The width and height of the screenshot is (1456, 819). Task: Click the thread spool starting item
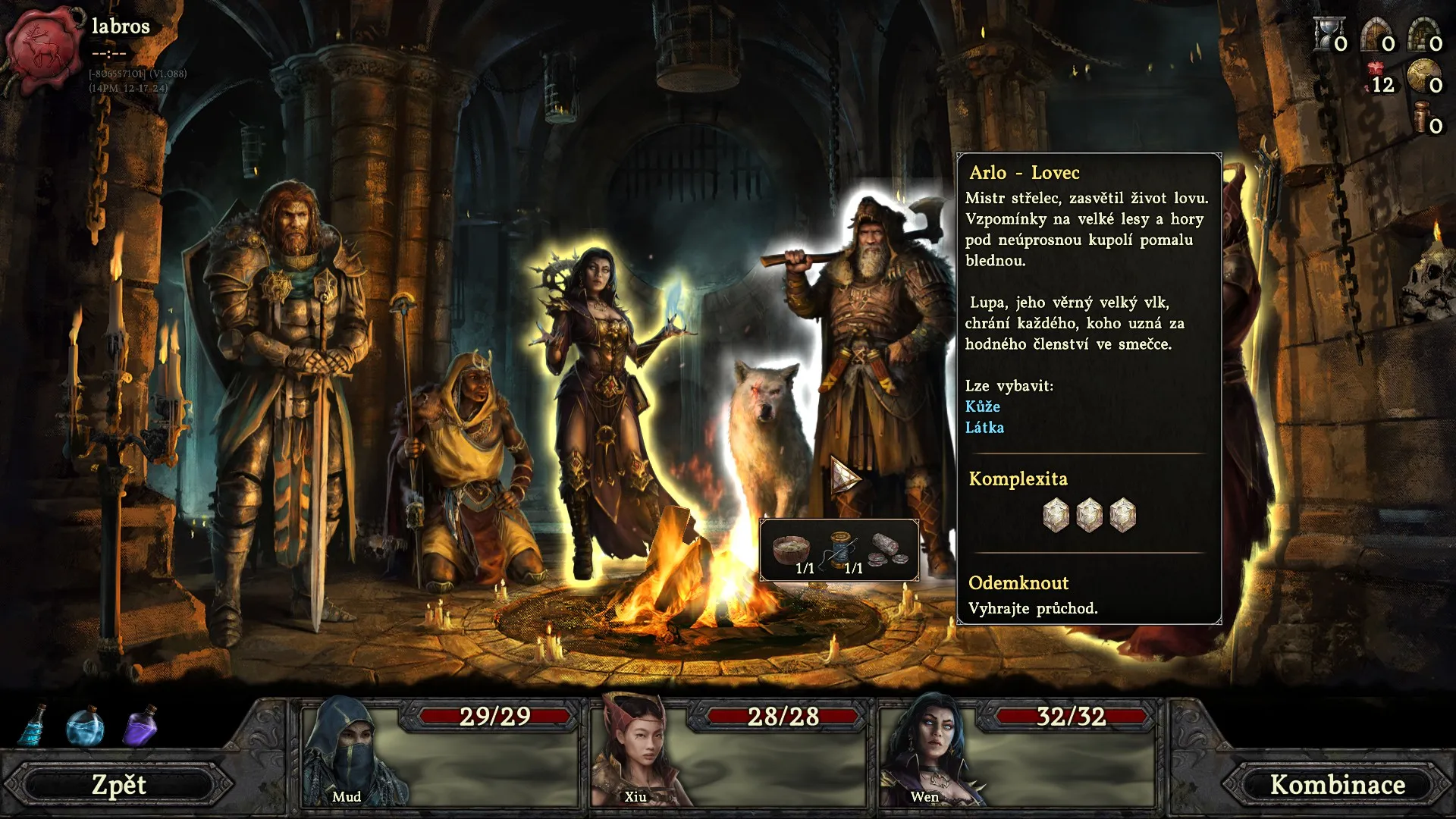841,549
